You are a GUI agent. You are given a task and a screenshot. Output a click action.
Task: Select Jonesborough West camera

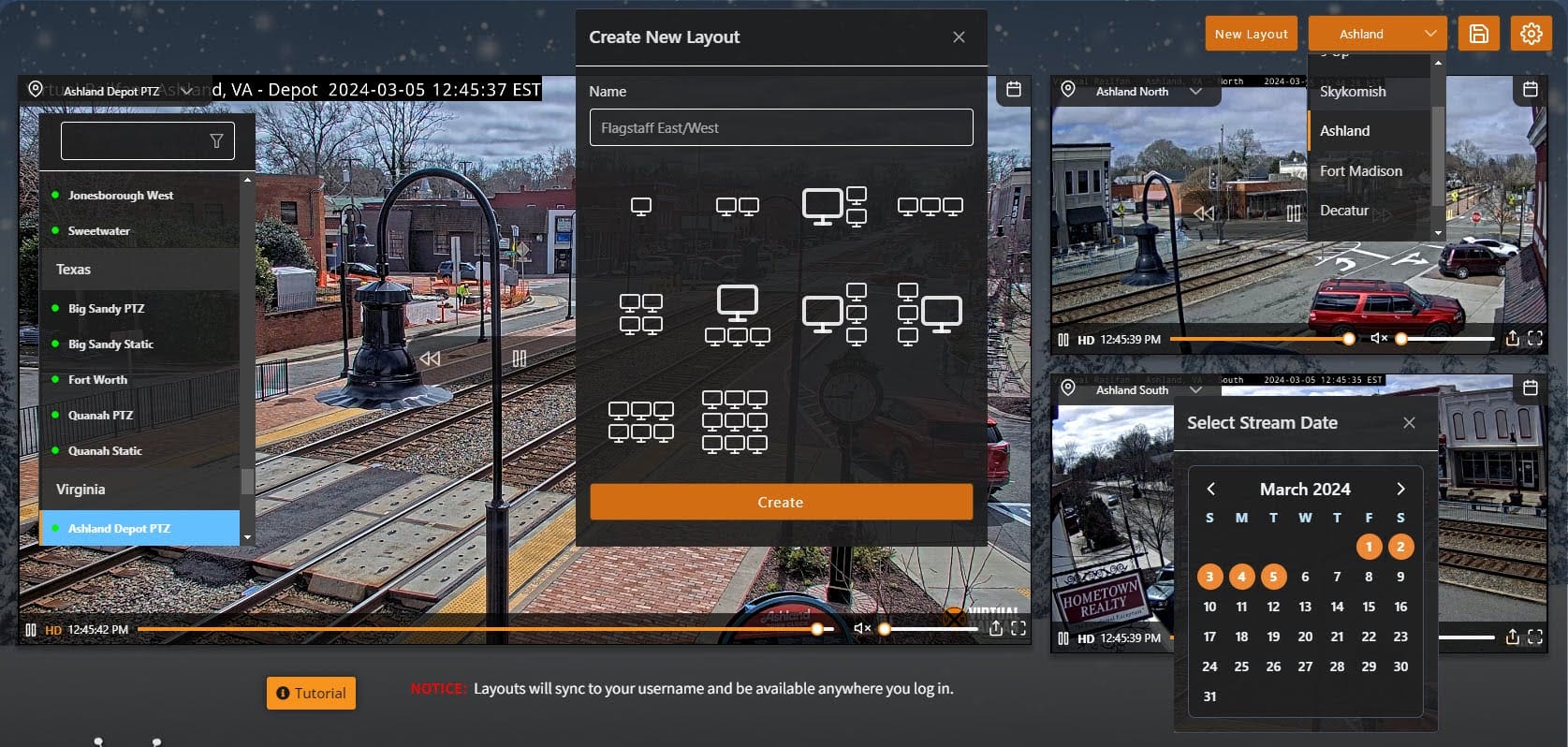pyautogui.click(x=121, y=196)
